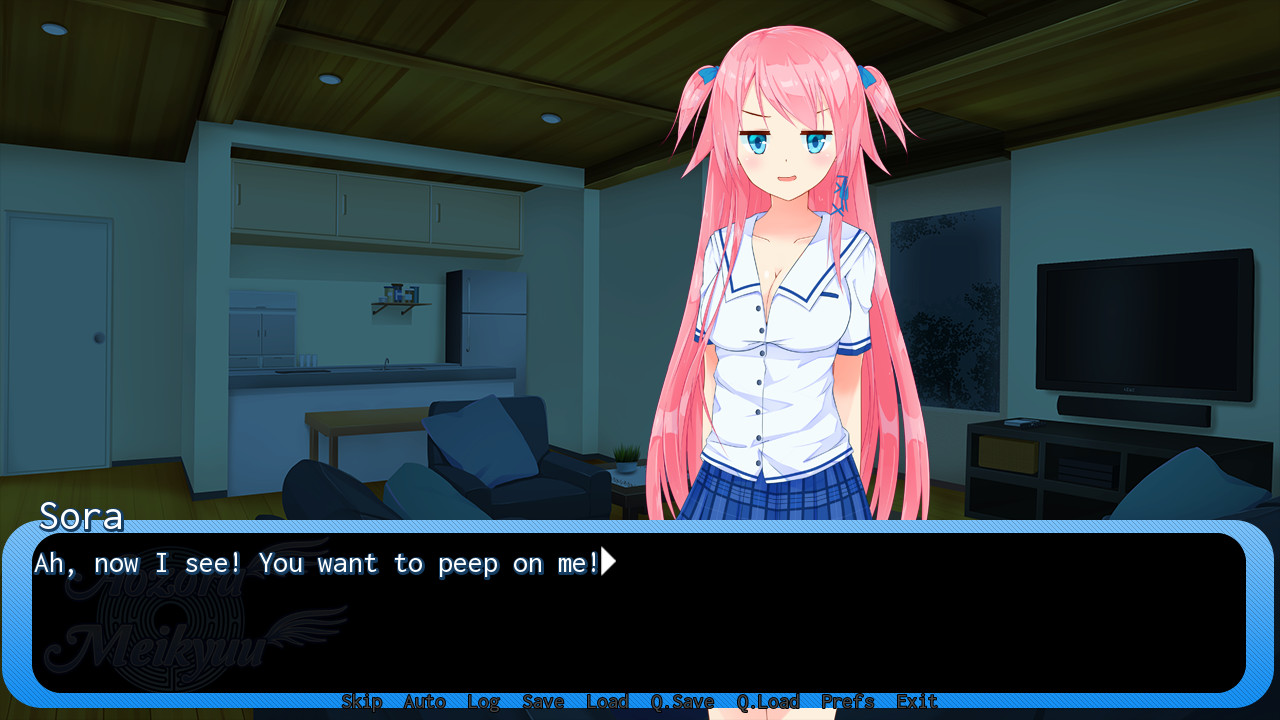Quick load using Q.Load
Image resolution: width=1280 pixels, height=720 pixels.
coord(768,701)
